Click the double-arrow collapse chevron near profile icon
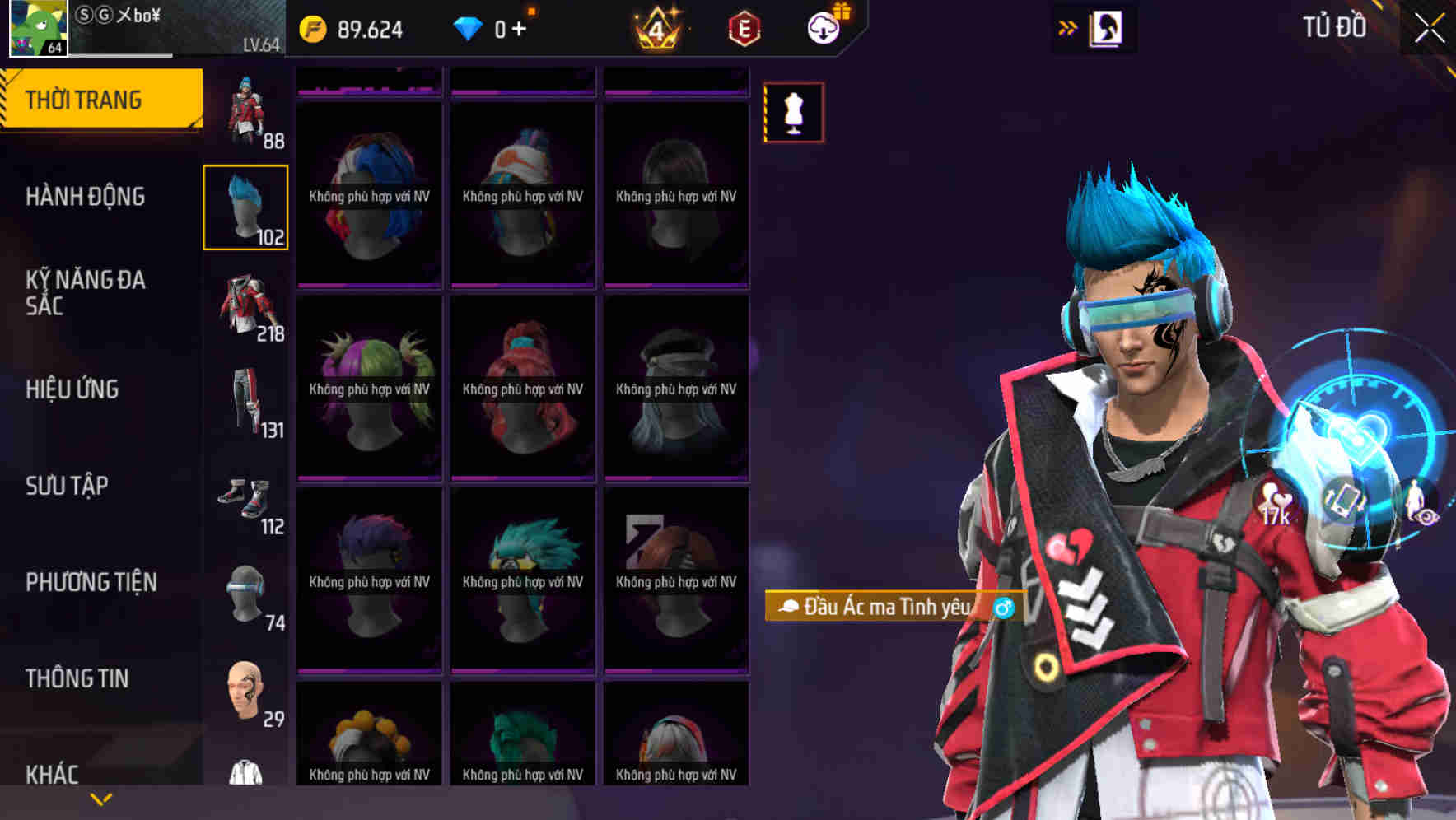The image size is (1456, 820). tap(1068, 26)
